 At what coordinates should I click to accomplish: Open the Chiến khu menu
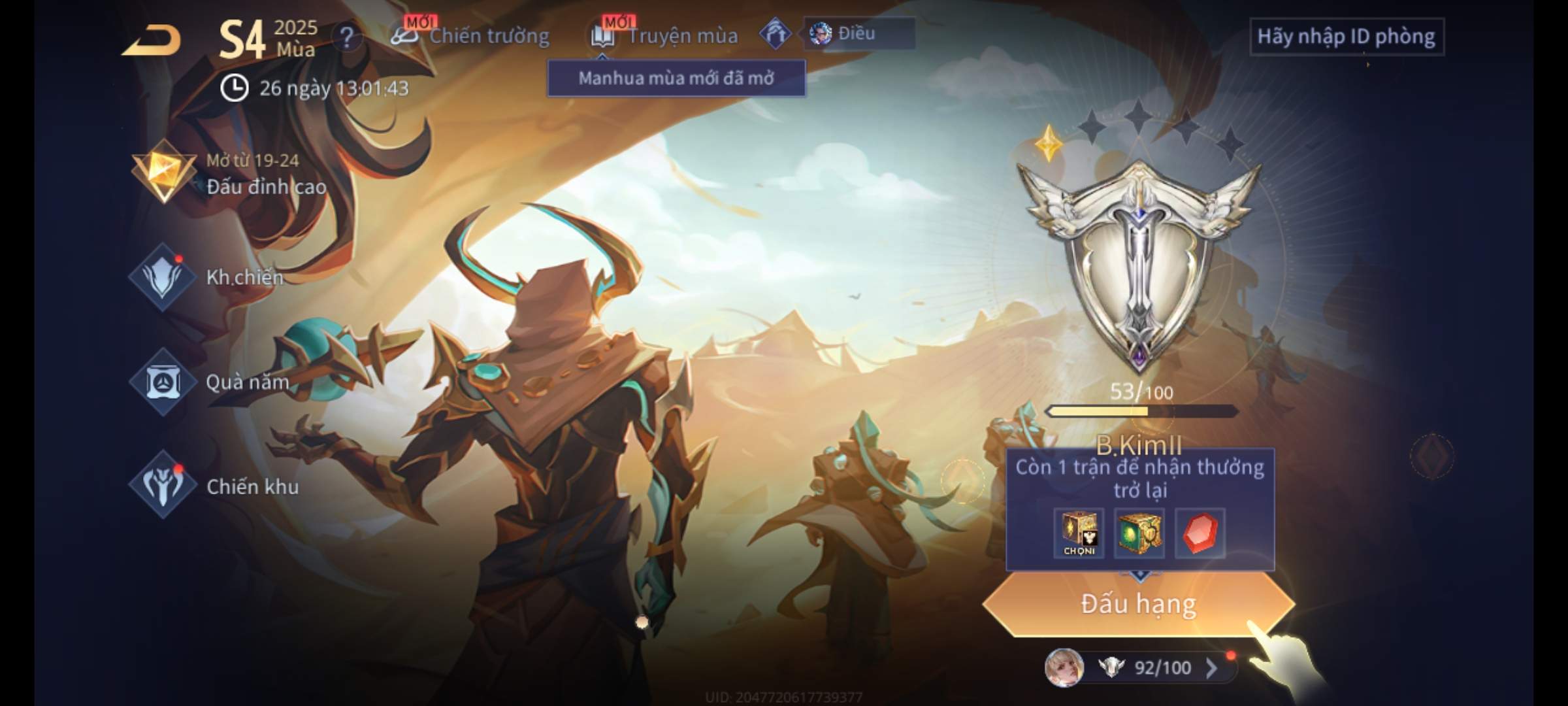[216, 486]
